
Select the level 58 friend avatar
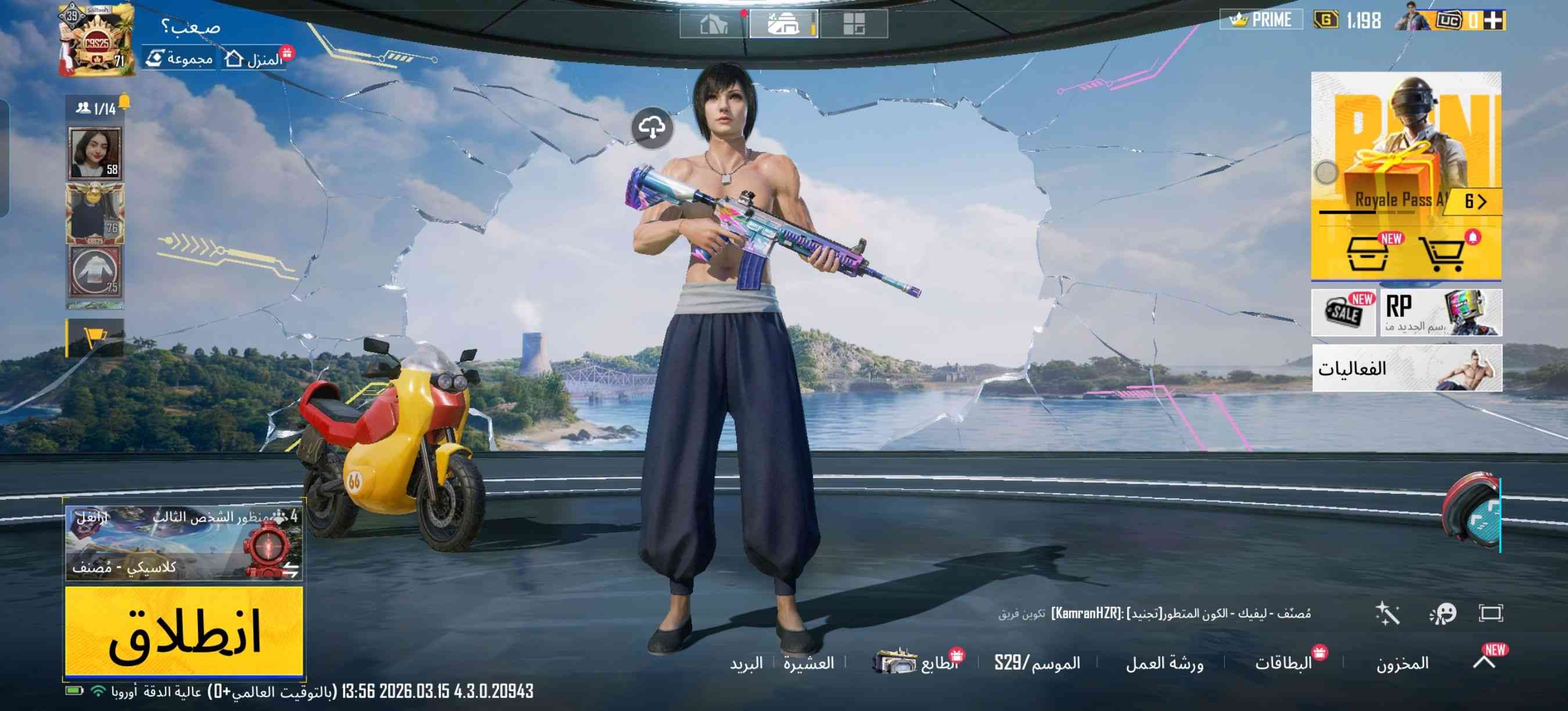tap(95, 153)
